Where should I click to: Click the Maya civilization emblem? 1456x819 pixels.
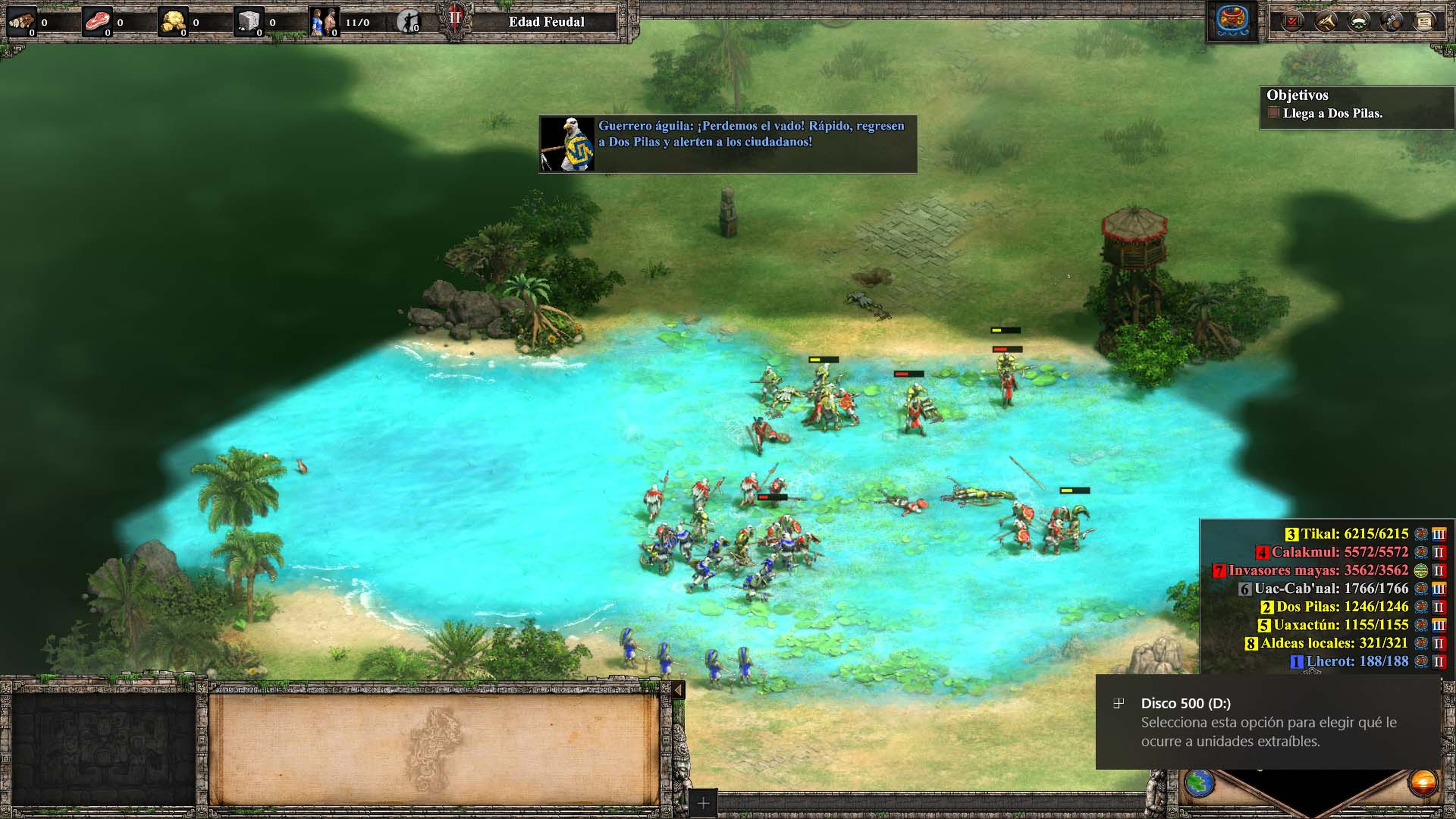pos(1232,22)
